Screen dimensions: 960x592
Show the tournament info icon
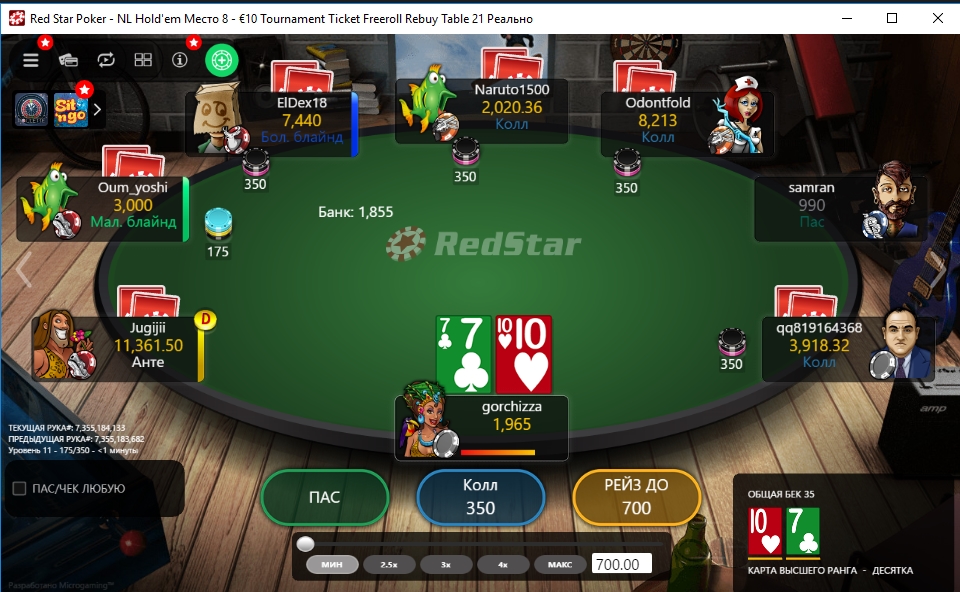click(180, 60)
